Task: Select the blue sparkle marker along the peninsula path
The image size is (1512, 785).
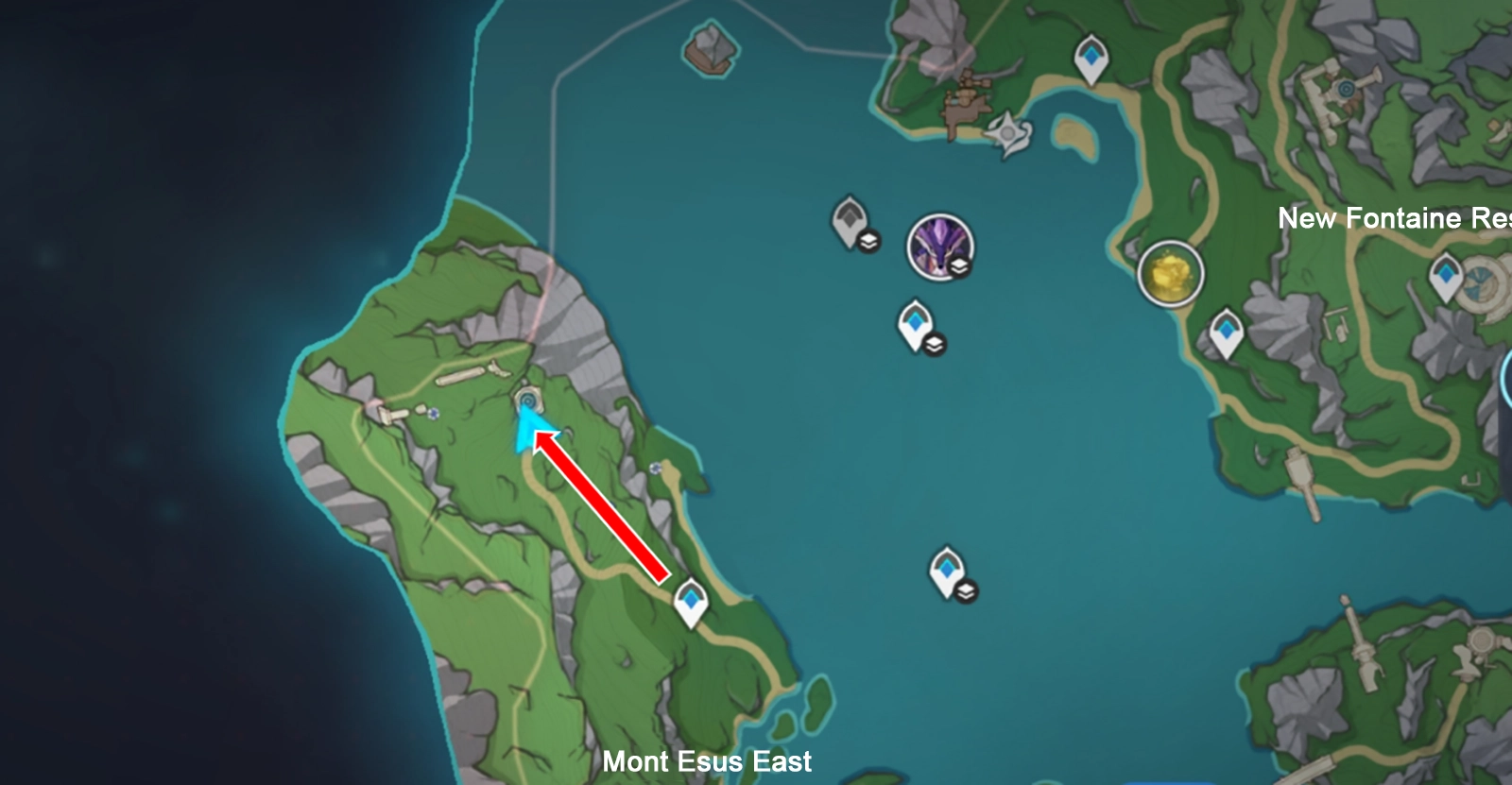Action: pyautogui.click(x=656, y=468)
